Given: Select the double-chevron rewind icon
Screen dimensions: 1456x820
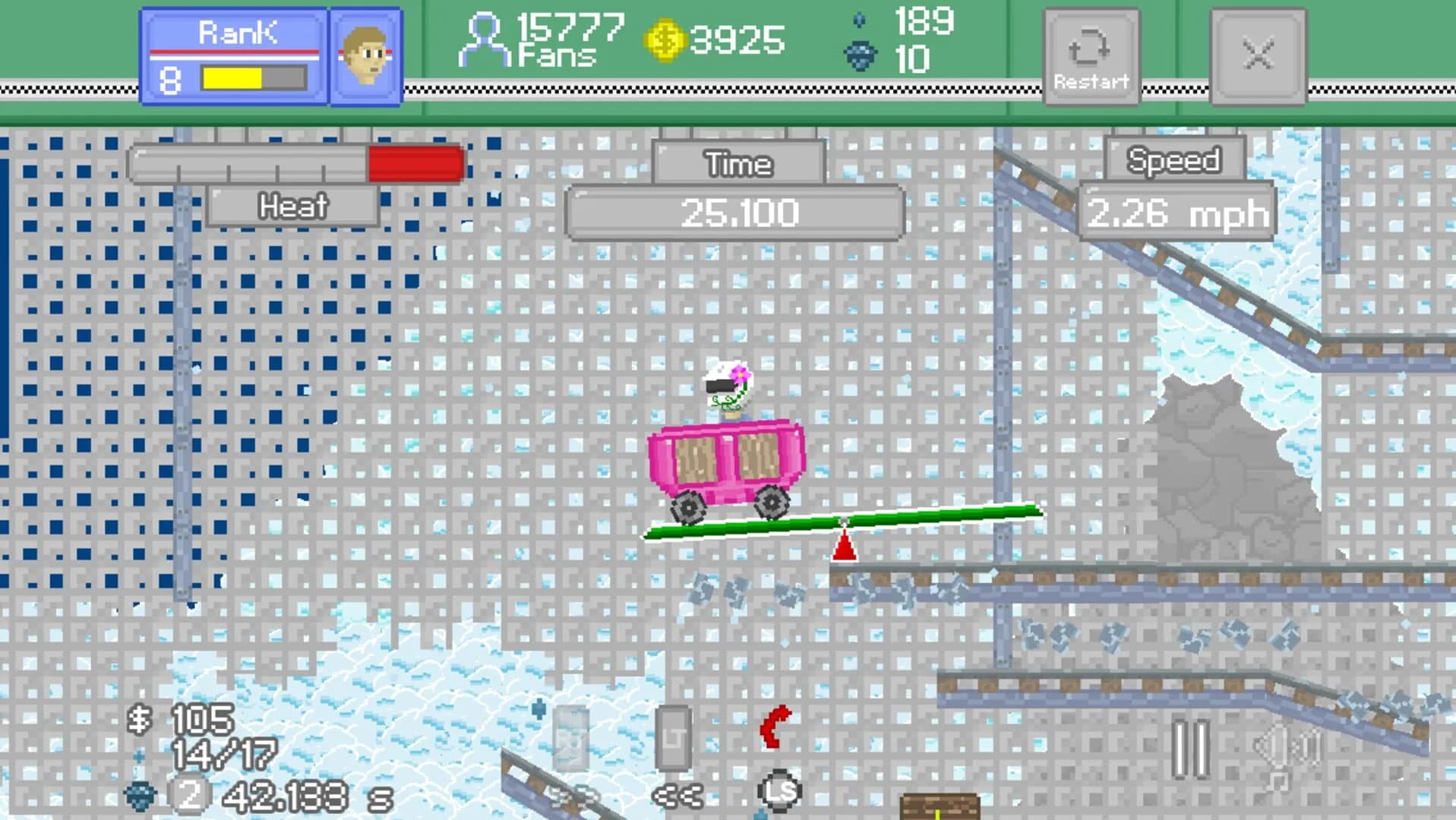Looking at the screenshot, I should pos(678,797).
